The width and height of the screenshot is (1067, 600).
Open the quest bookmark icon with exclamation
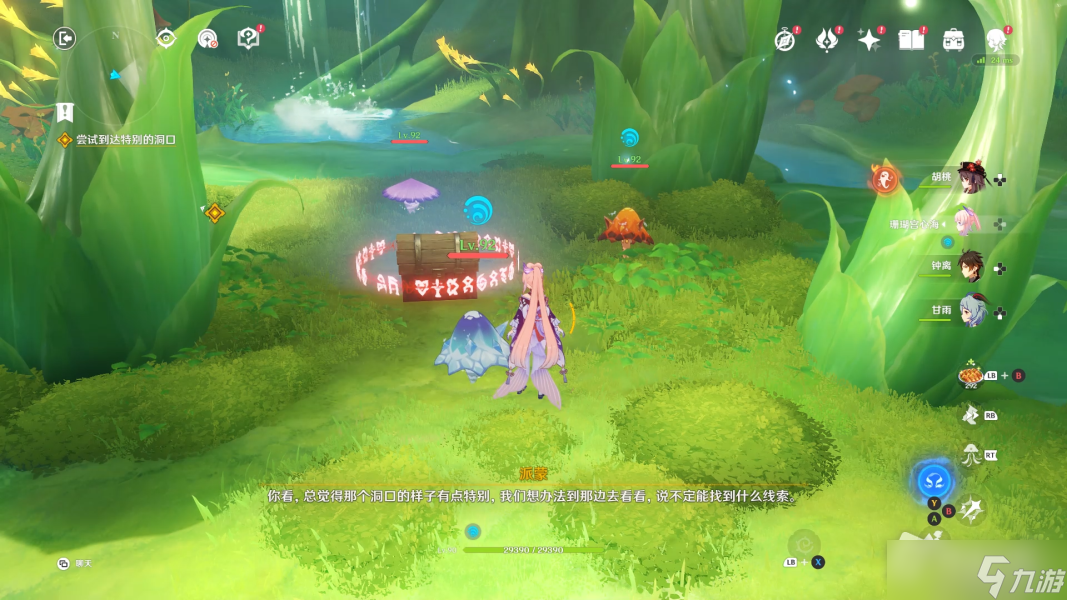coord(65,111)
